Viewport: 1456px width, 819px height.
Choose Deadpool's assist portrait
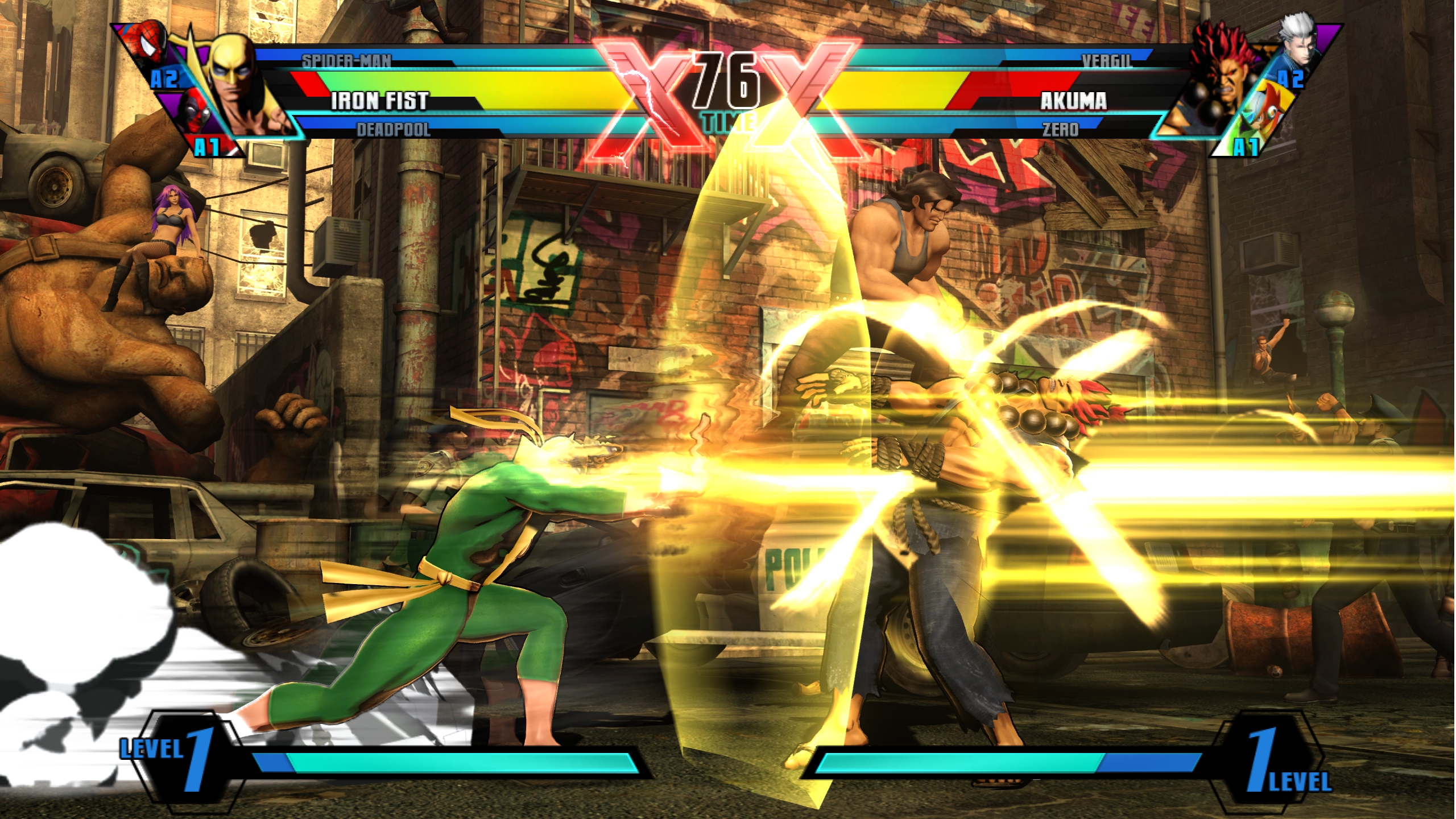[195, 117]
